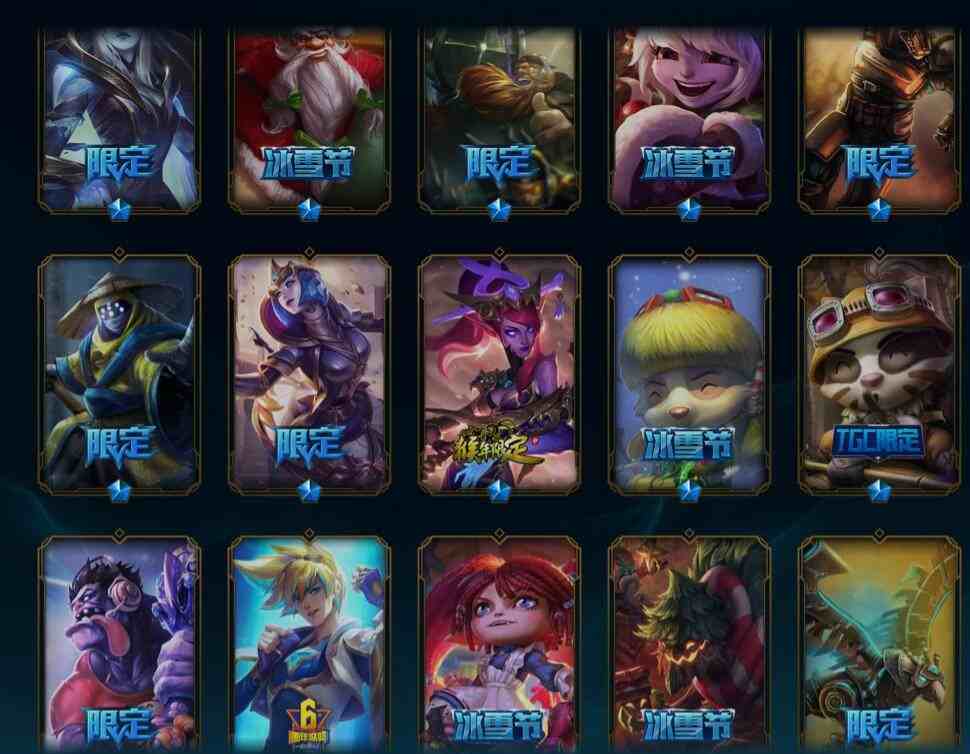
Task: Choose the purple-haired woman with gold headpiece card
Action: click(309, 374)
